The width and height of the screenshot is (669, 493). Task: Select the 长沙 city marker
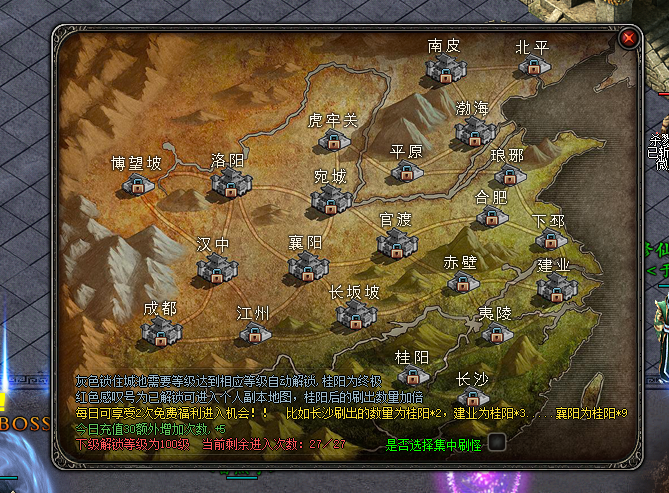point(471,398)
